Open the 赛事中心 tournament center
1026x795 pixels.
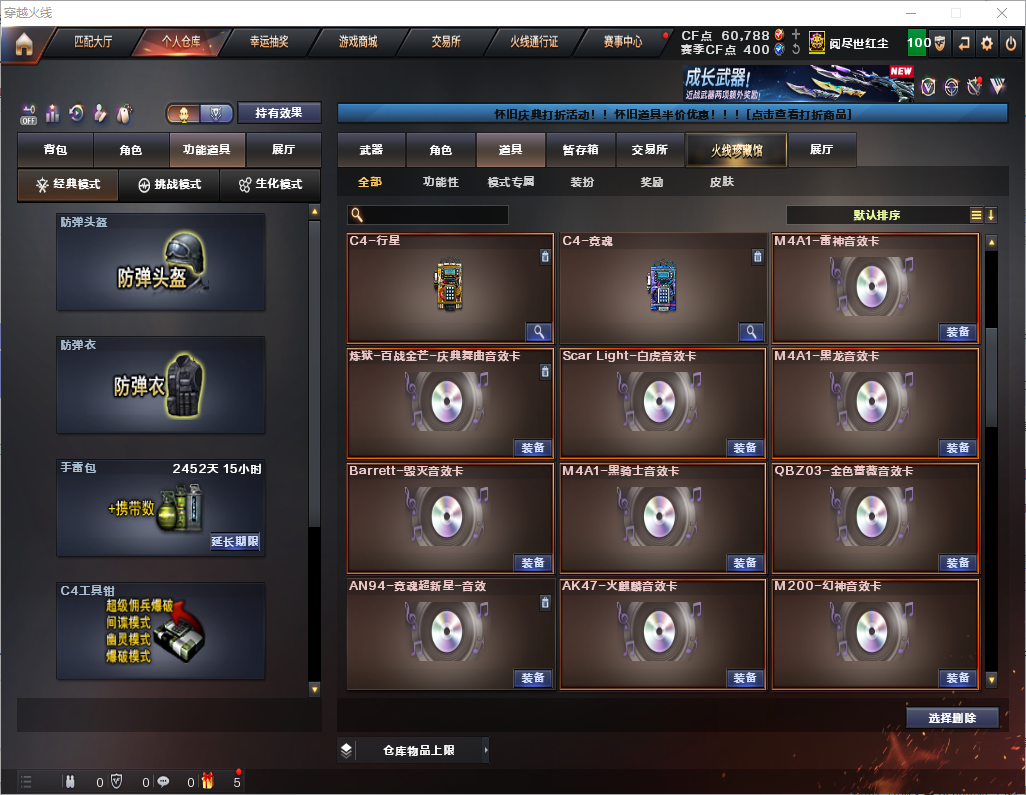[622, 42]
